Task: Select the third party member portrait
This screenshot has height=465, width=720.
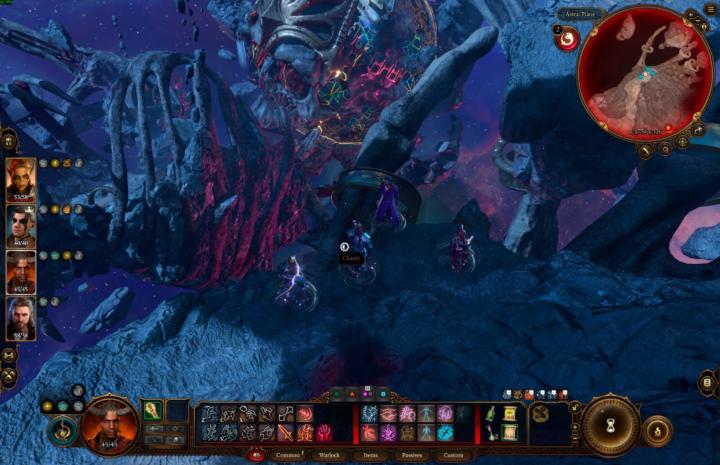Action: (x=21, y=272)
